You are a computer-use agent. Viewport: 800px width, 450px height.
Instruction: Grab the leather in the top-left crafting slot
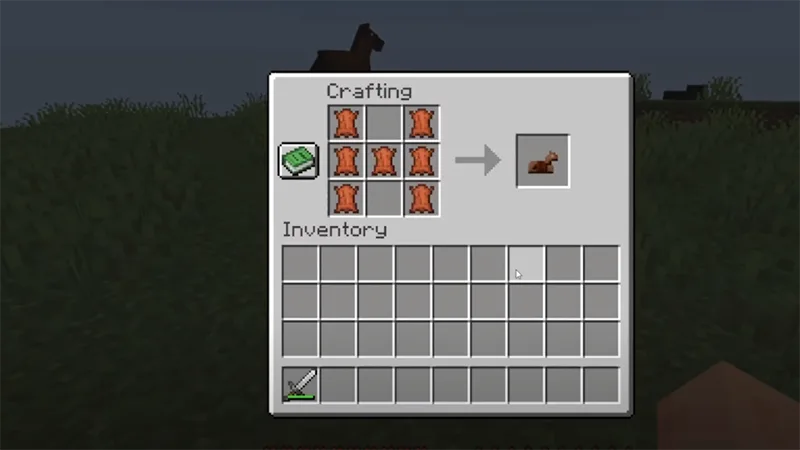click(346, 123)
